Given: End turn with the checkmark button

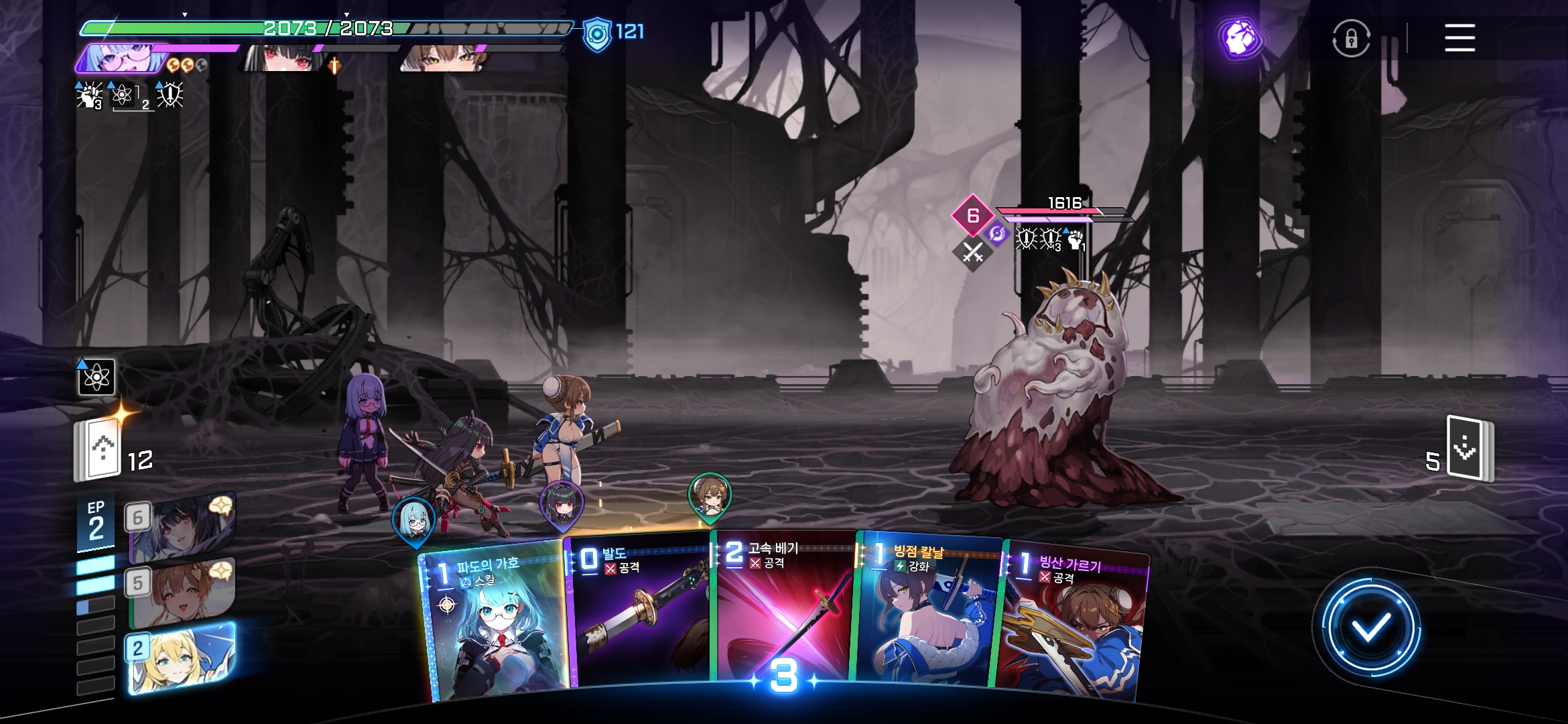Looking at the screenshot, I should pyautogui.click(x=1370, y=628).
